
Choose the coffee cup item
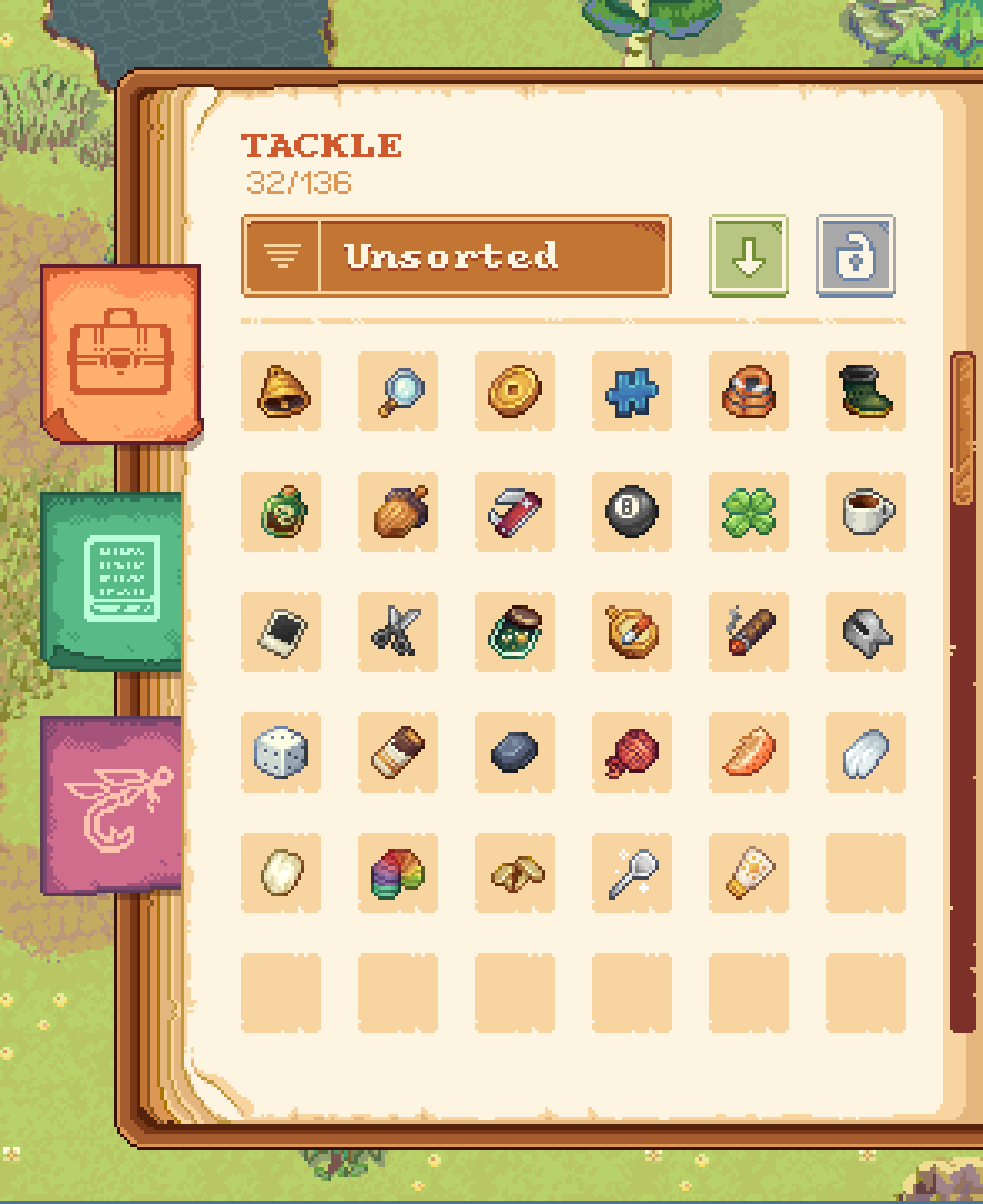[865, 512]
